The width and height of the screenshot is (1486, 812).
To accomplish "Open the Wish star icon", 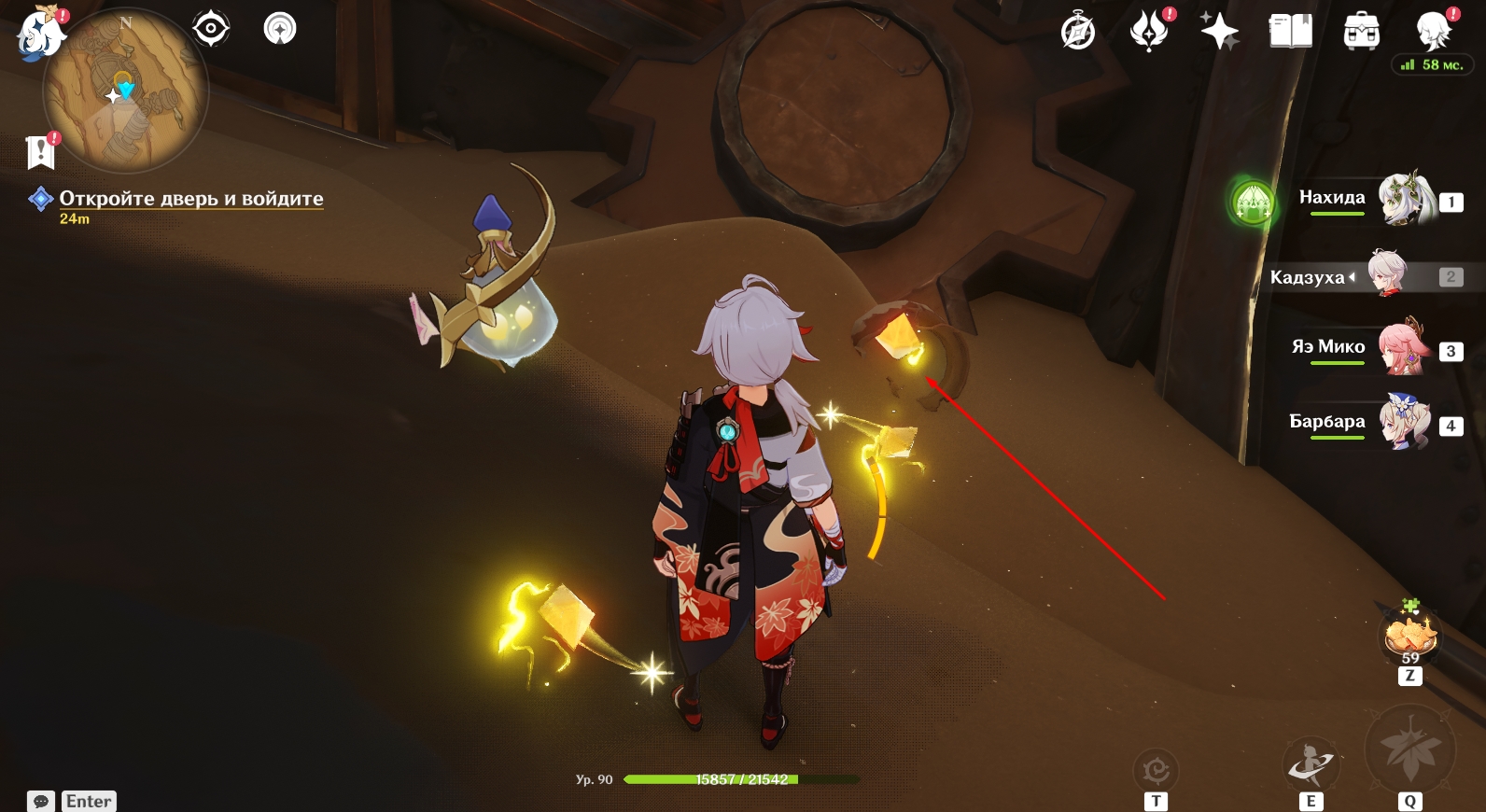I will (1219, 32).
